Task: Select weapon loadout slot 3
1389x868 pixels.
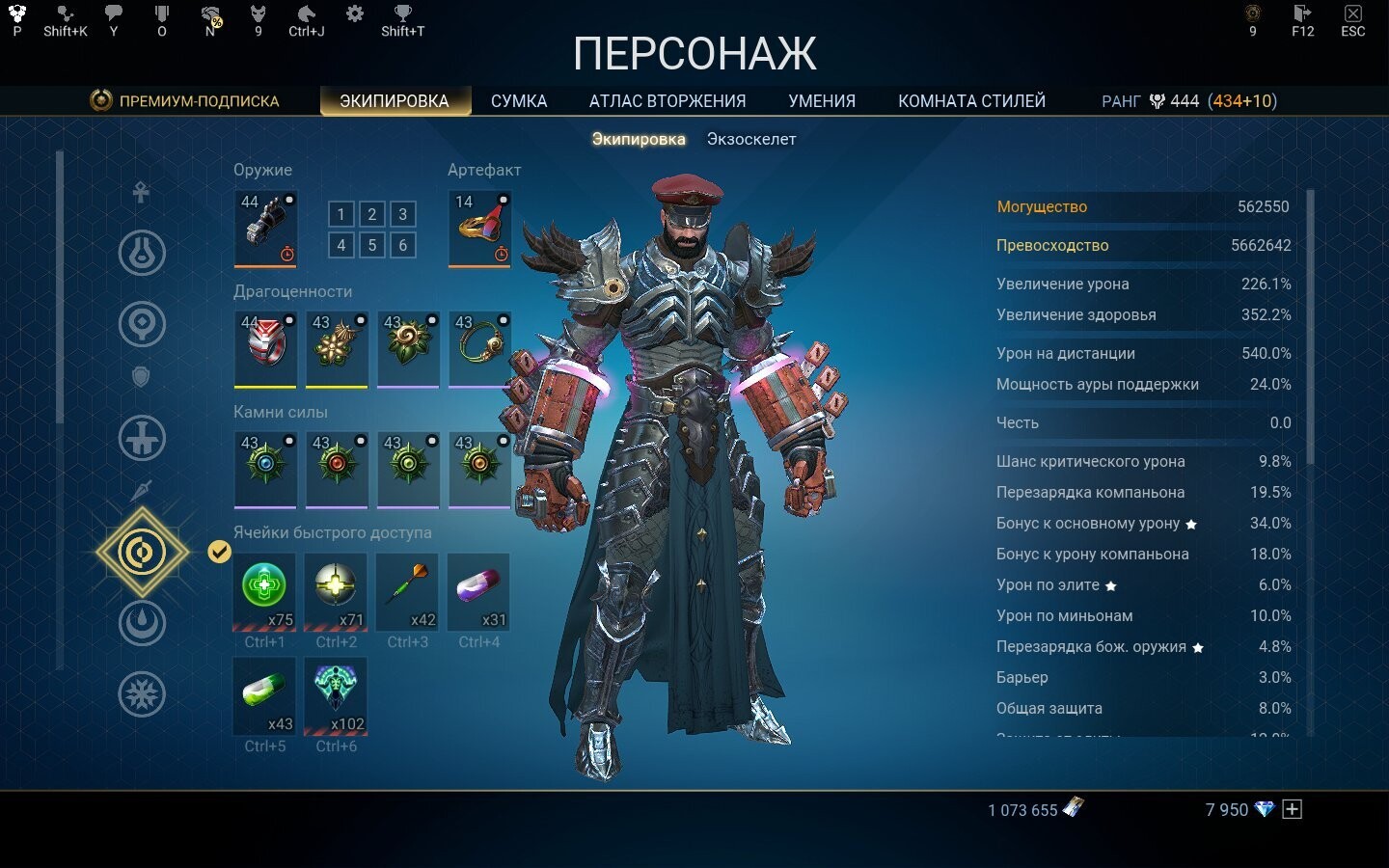Action: (401, 214)
